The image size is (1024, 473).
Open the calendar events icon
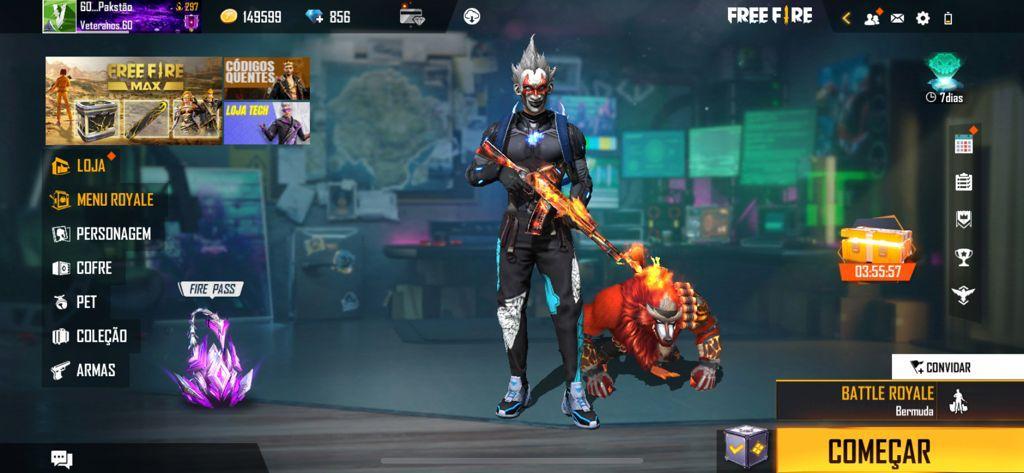[963, 144]
